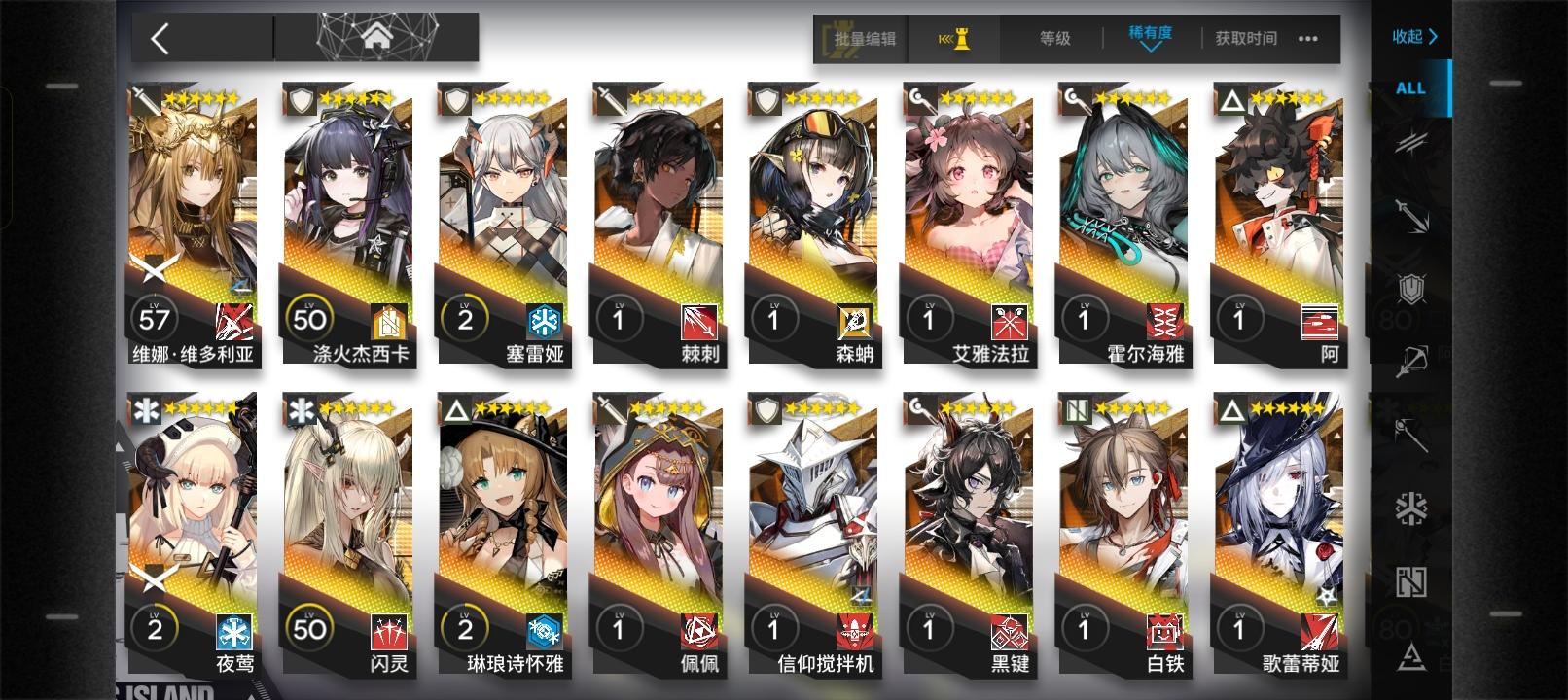Switch sorting to 等级

[x=1053, y=39]
